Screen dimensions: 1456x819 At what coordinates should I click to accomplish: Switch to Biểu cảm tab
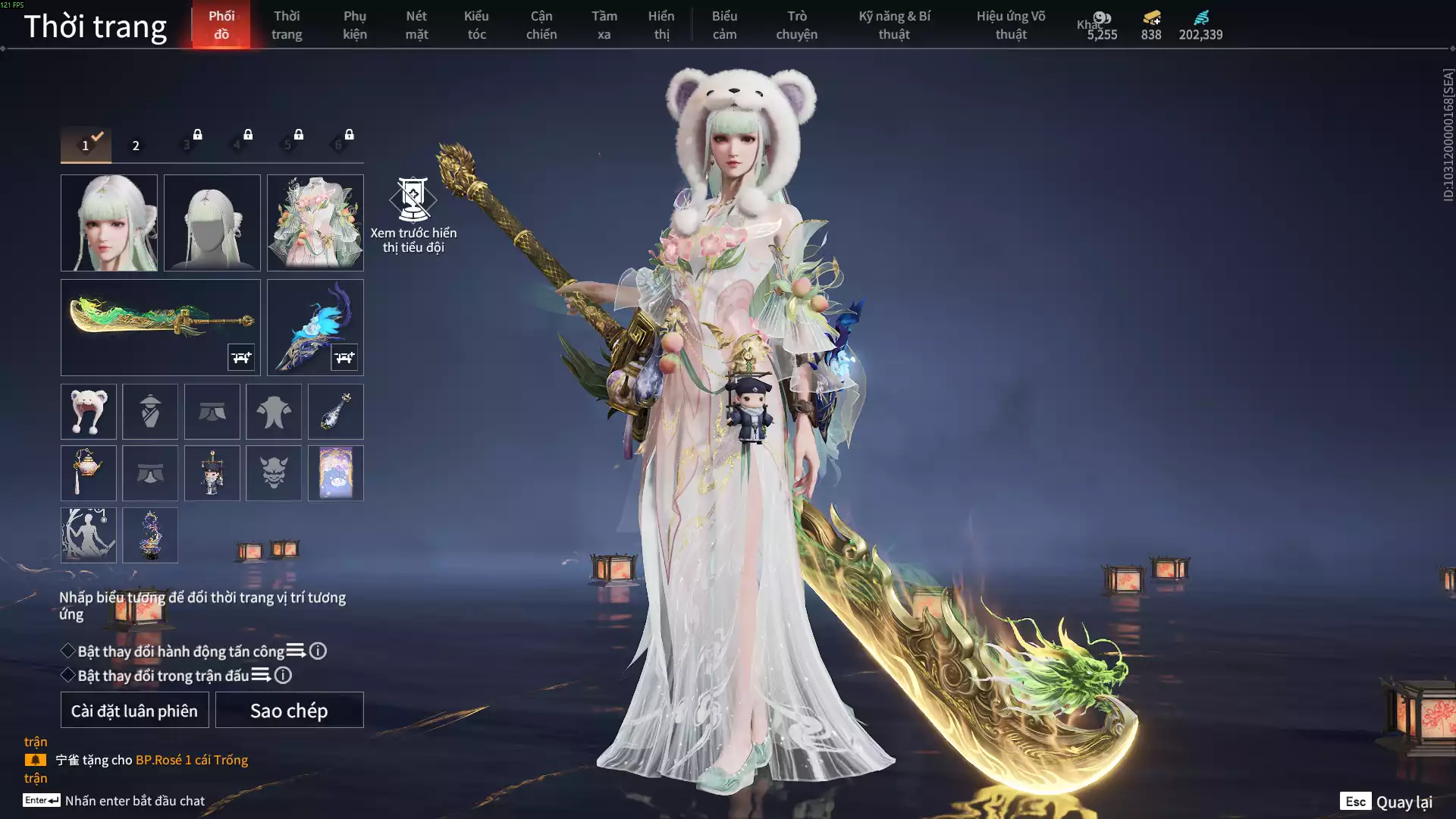pyautogui.click(x=724, y=25)
